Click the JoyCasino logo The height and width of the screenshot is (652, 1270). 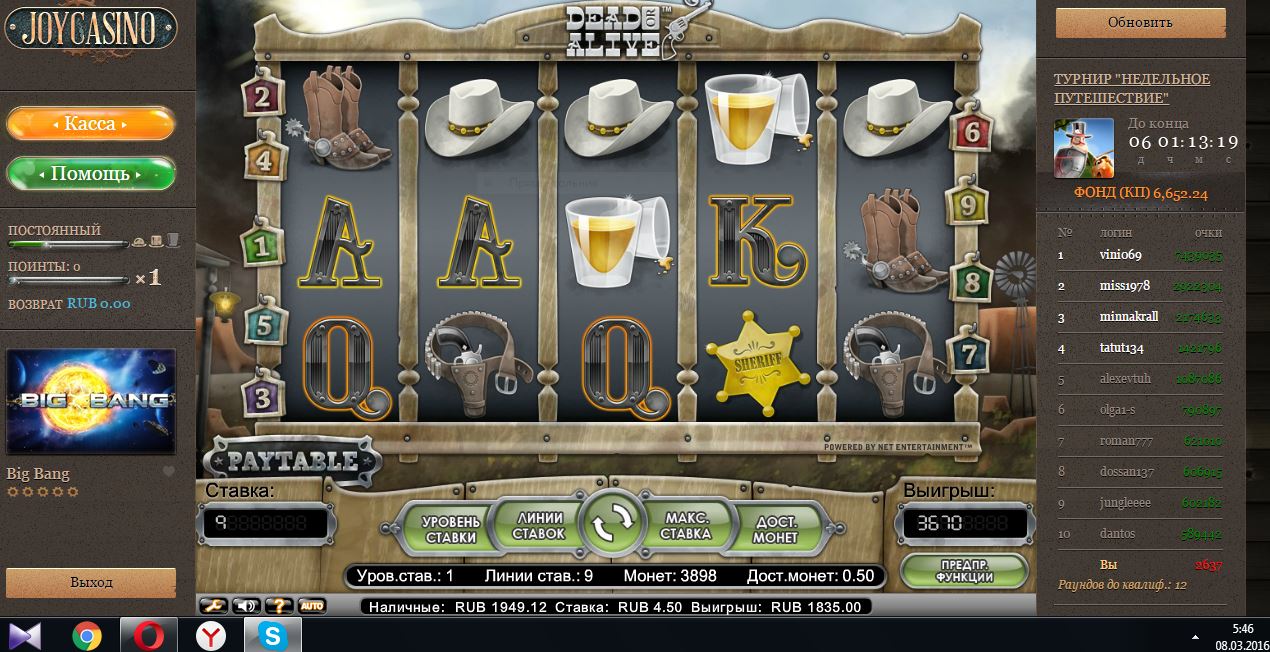pyautogui.click(x=90, y=30)
